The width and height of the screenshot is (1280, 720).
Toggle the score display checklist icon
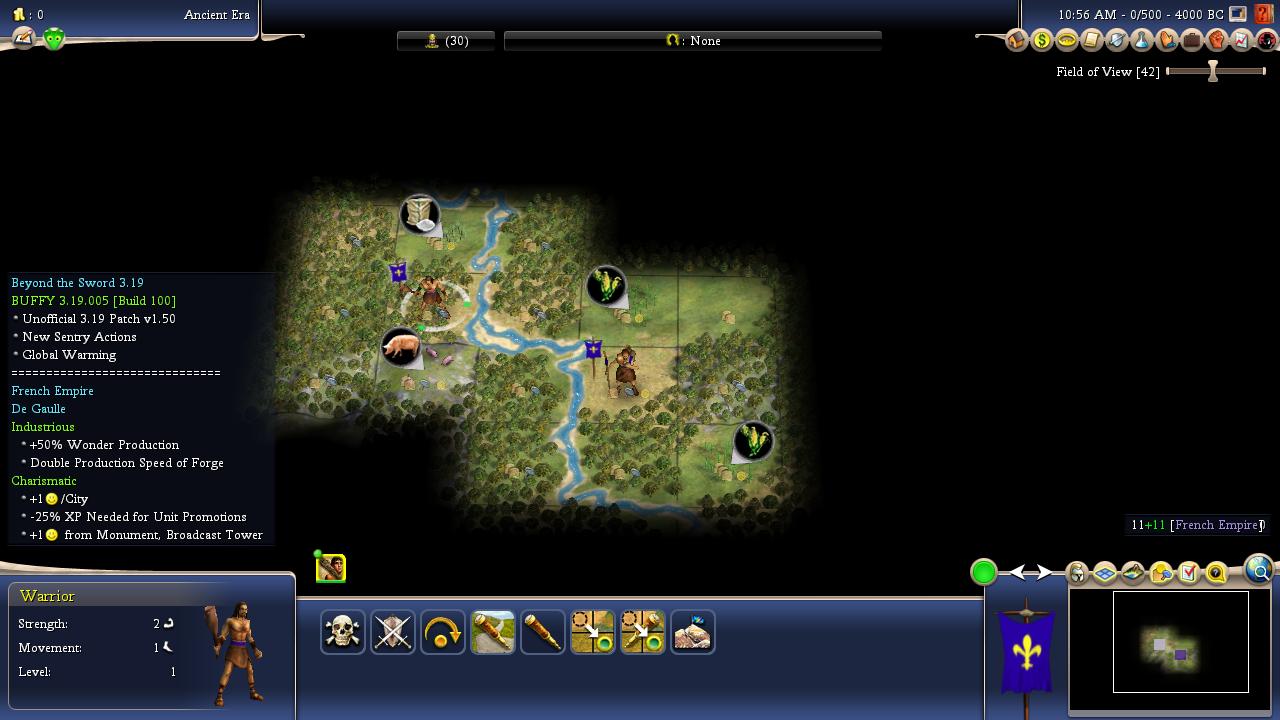tap(1189, 572)
